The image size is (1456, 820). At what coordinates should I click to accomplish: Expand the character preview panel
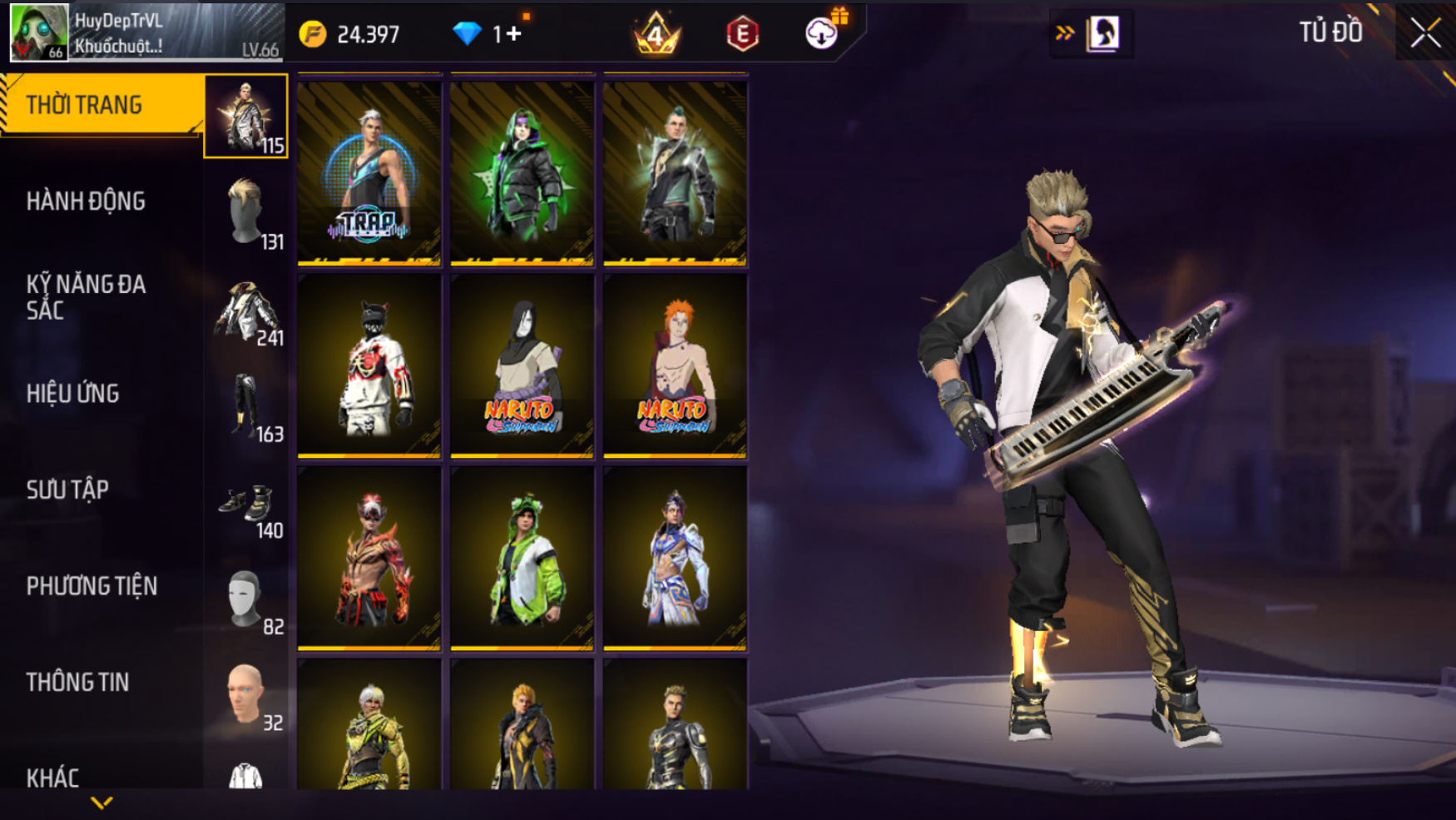click(1065, 33)
